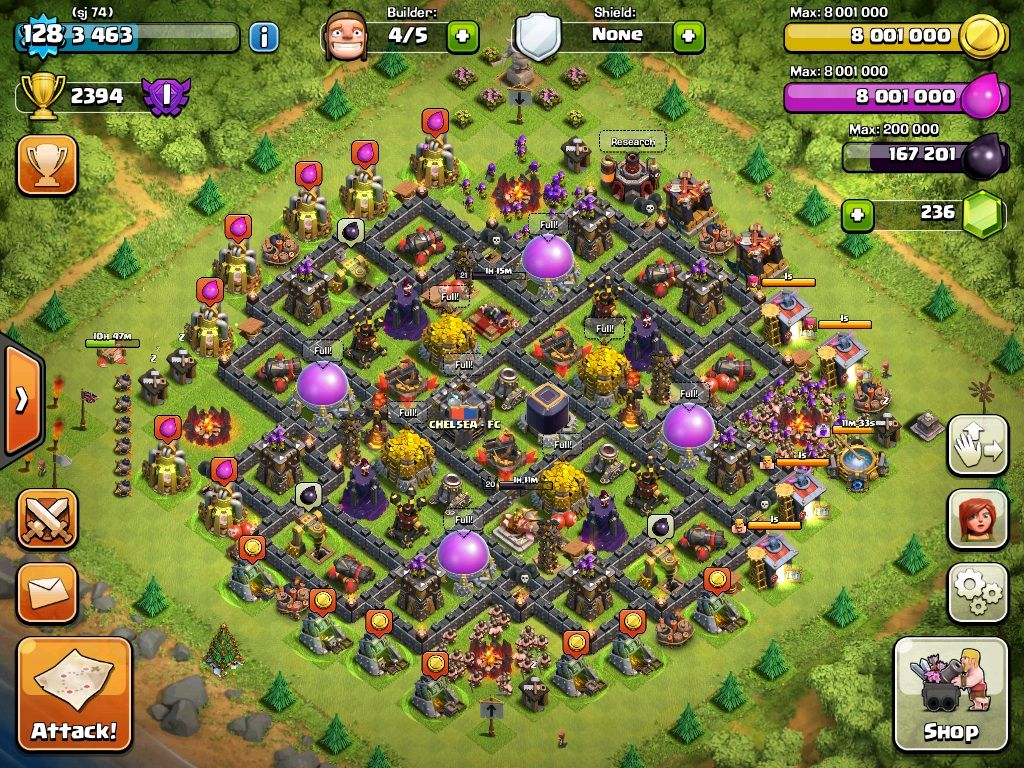This screenshot has width=1024, height=768.
Task: Open the crossed swords battle log
Action: coord(47,519)
